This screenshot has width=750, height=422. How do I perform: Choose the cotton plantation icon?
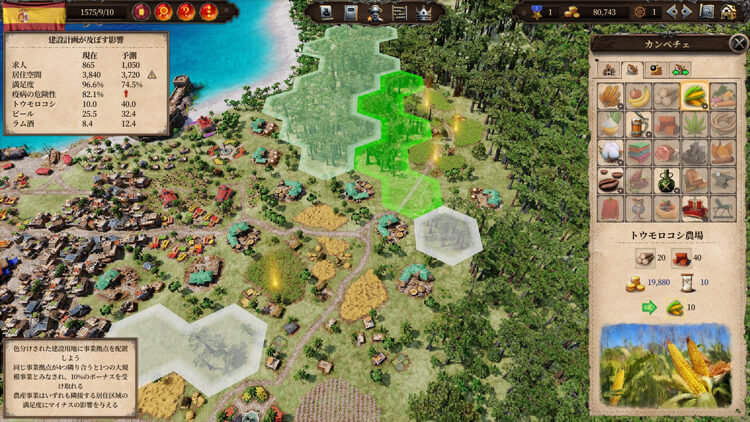pyautogui.click(x=610, y=152)
